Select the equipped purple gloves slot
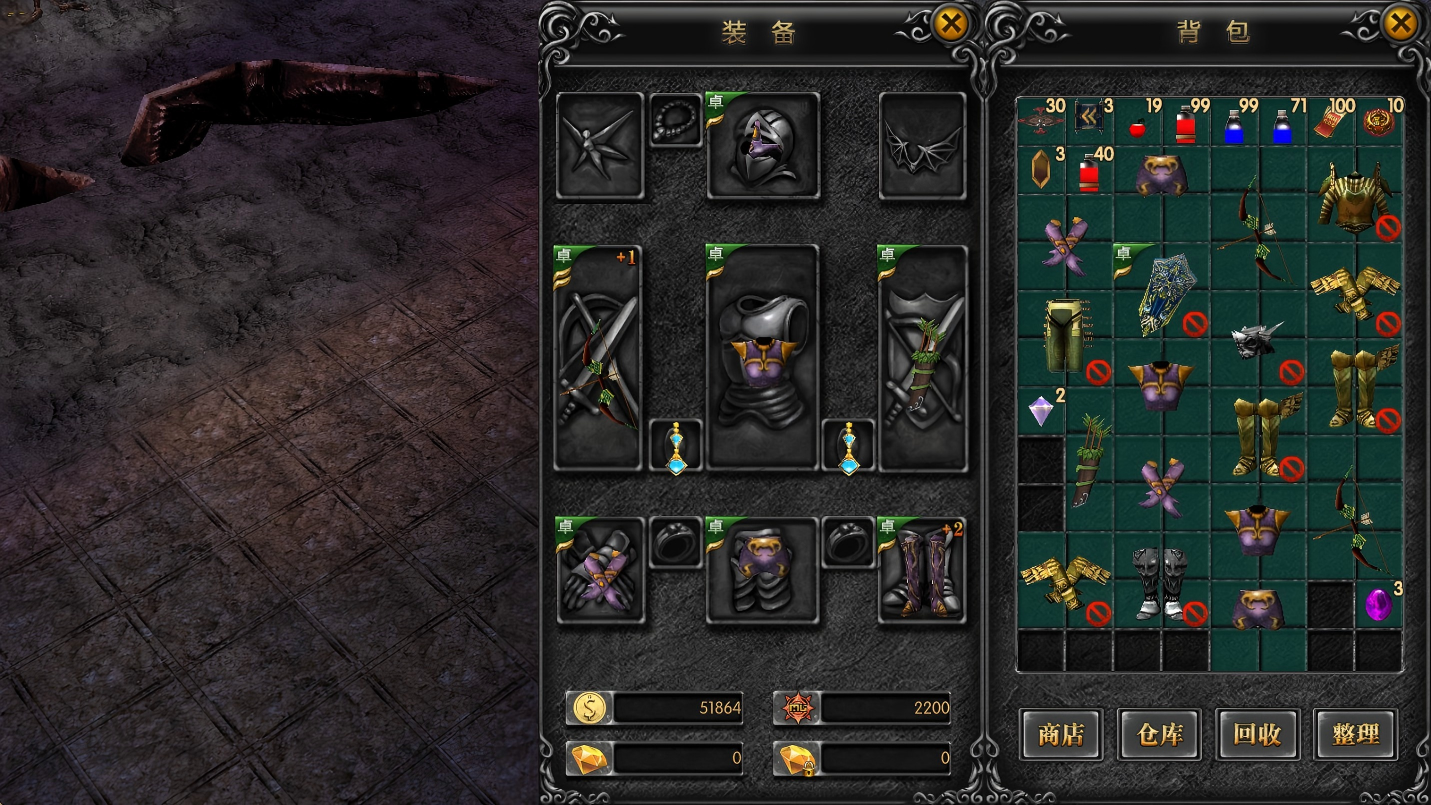Viewport: 1431px width, 805px height. [x=599, y=571]
